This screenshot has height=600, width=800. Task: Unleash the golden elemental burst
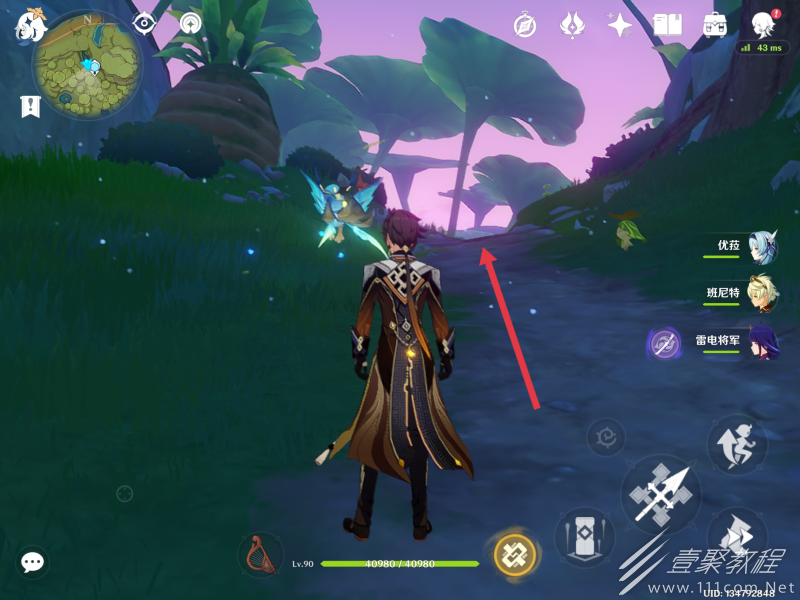(x=515, y=553)
